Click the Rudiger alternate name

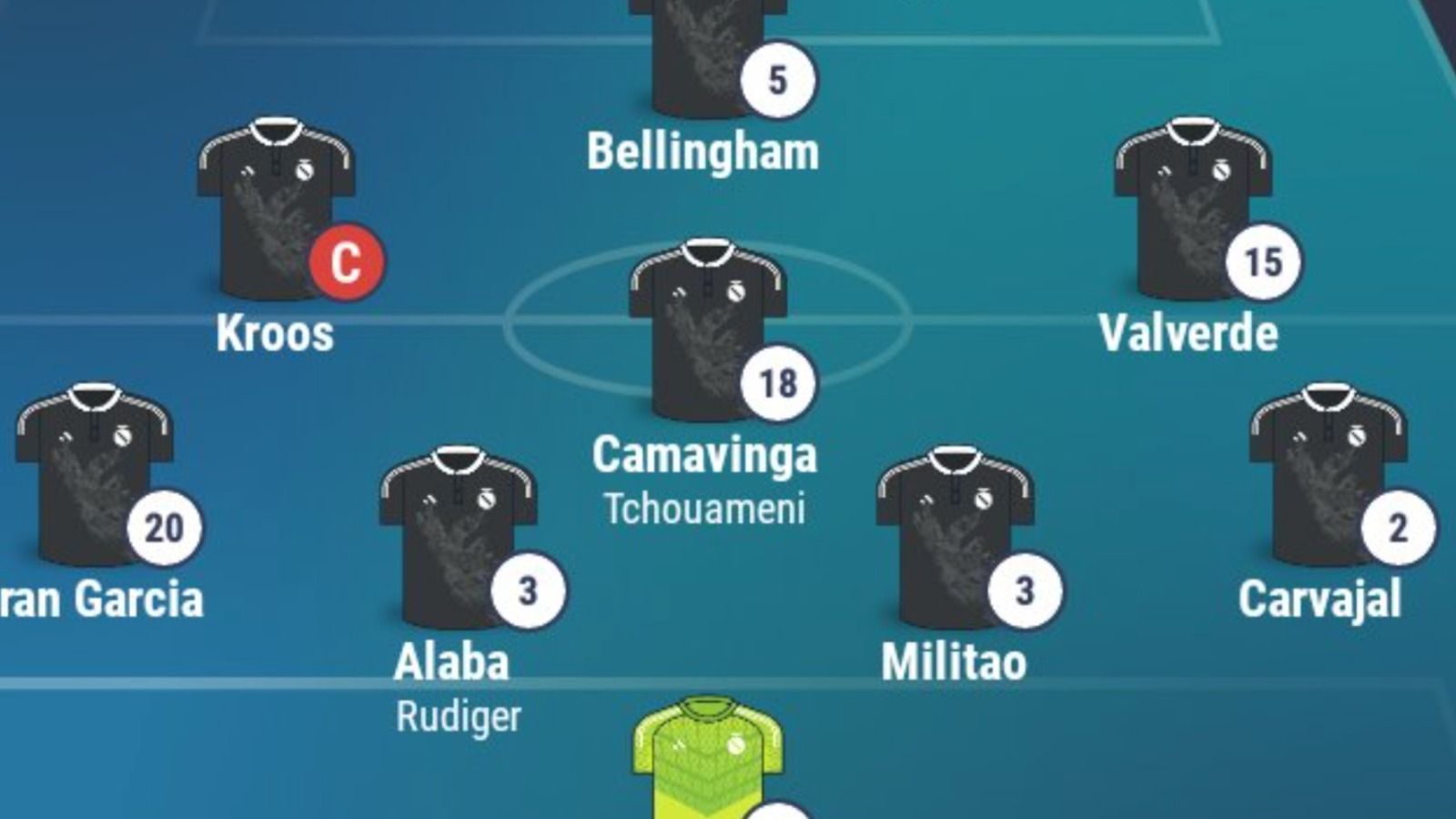tap(459, 717)
